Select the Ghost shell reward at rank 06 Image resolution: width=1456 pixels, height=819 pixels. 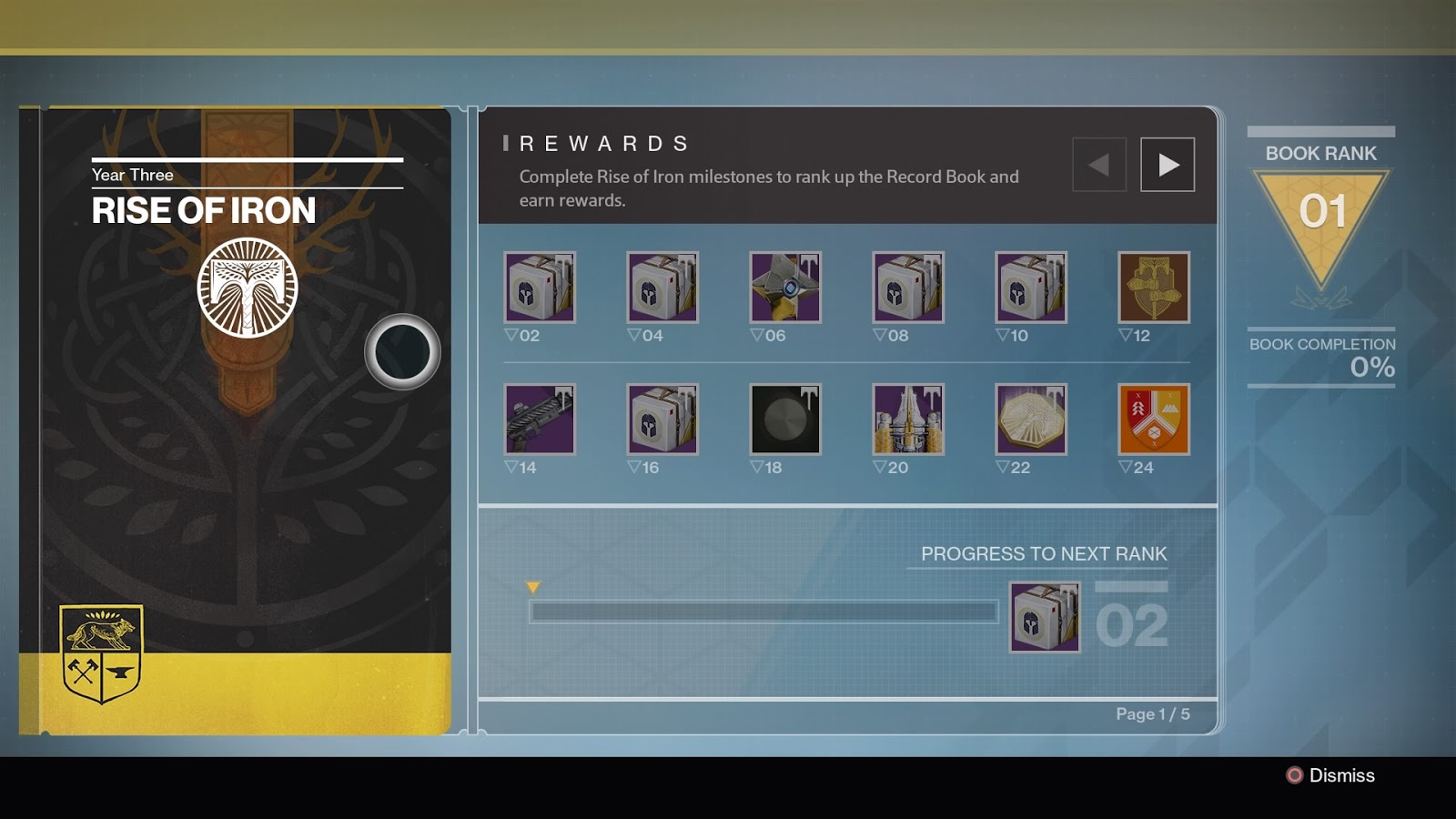coord(785,288)
